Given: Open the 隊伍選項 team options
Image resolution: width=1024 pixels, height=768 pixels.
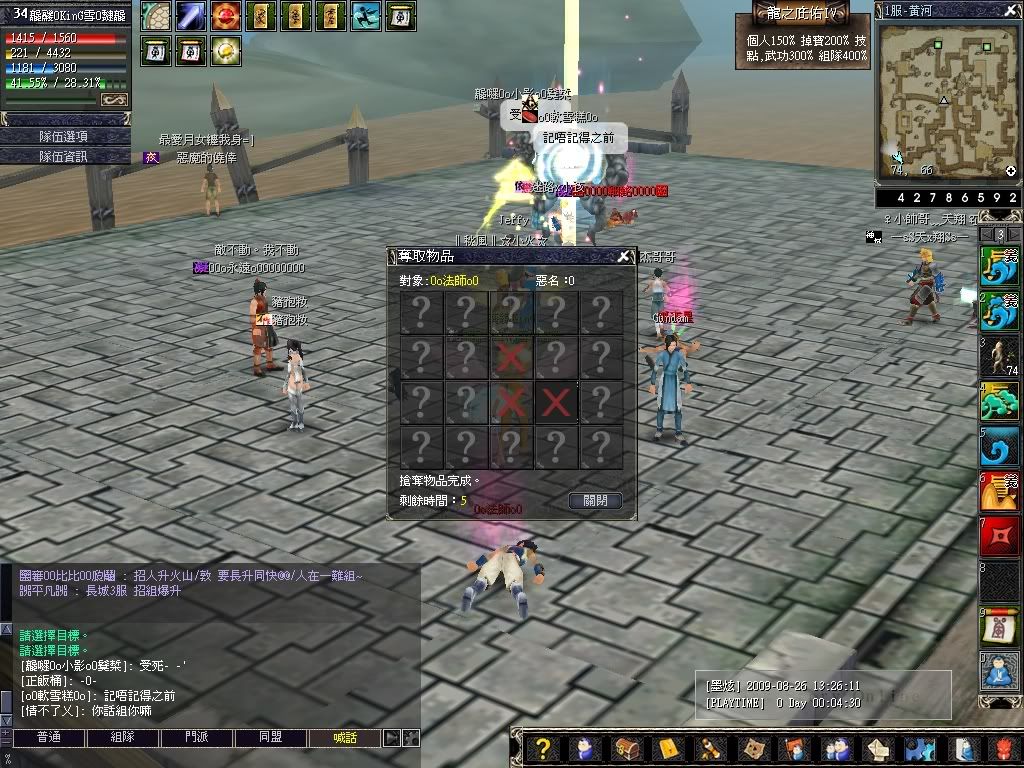Looking at the screenshot, I should [65, 136].
